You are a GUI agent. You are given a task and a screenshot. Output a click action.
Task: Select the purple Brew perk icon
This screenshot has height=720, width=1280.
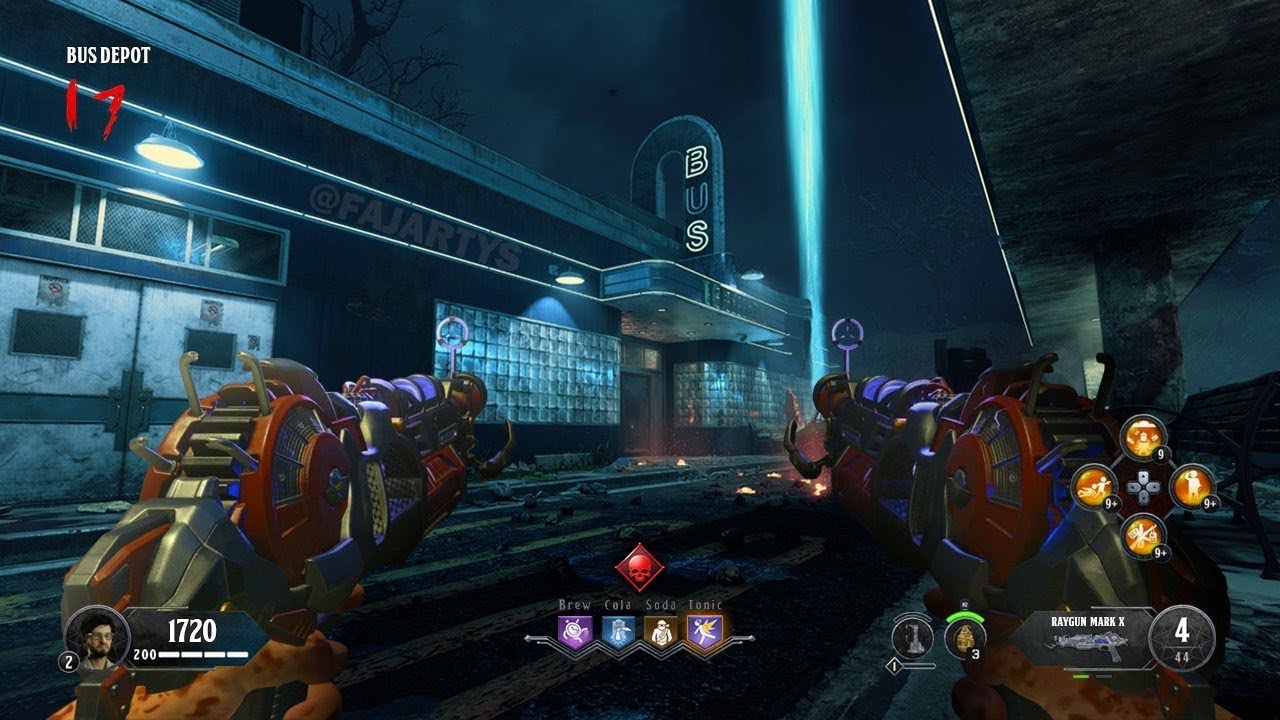575,631
